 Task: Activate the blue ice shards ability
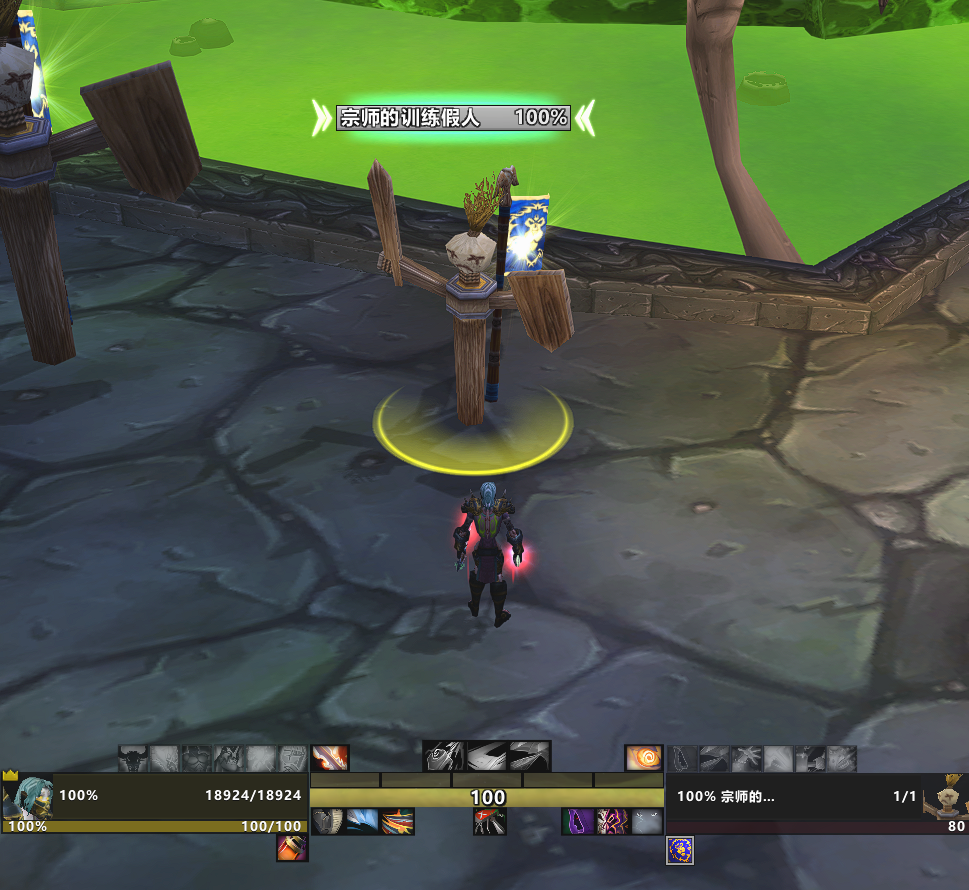click(363, 822)
